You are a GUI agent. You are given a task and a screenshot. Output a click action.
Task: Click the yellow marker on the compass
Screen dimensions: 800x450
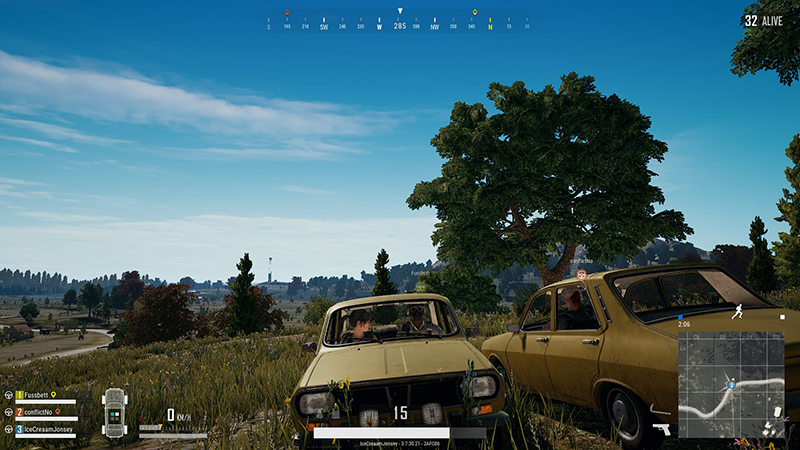pos(475,14)
